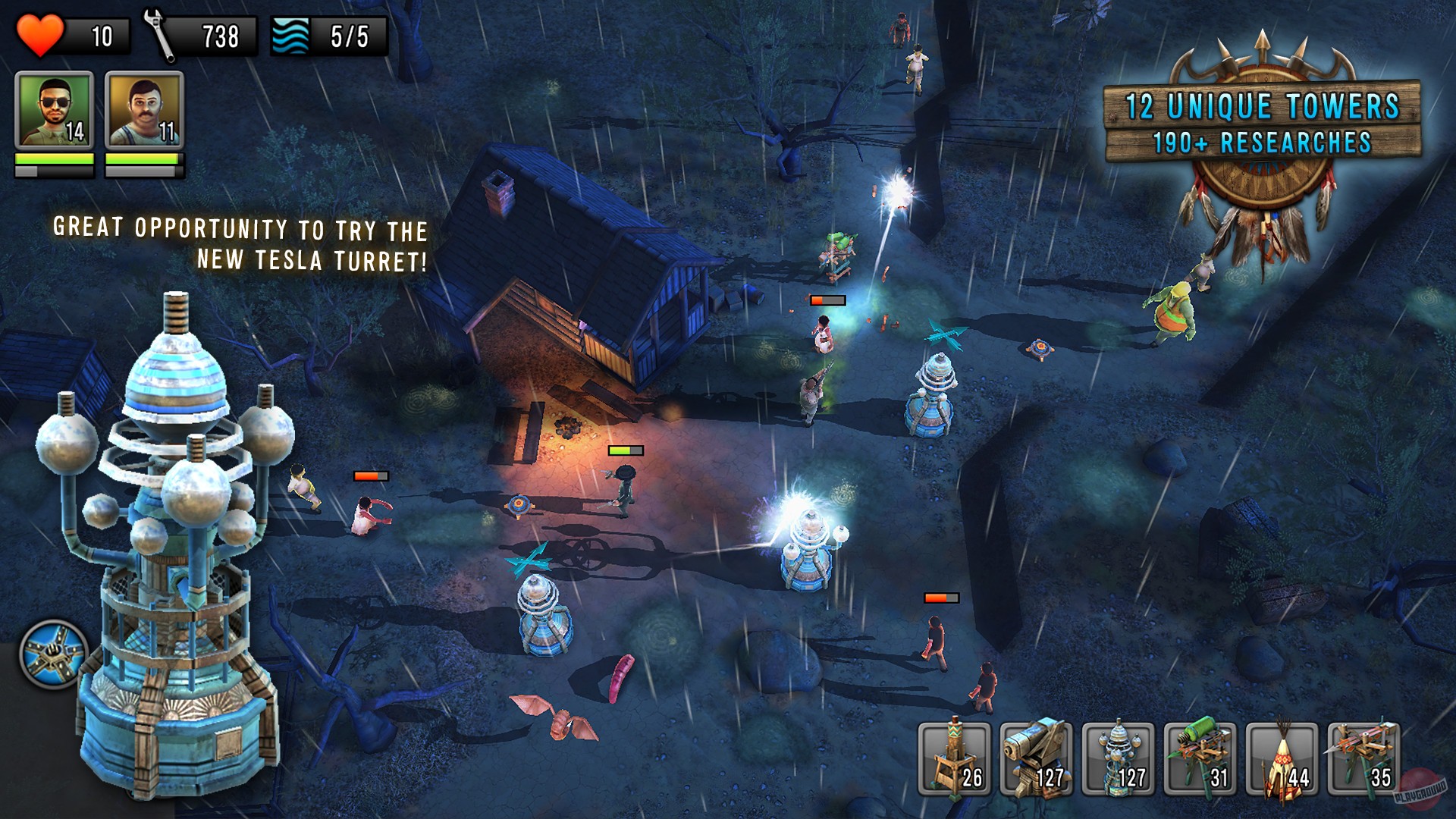The image size is (1456, 819).
Task: Click the 190+ Researches text
Action: click(1261, 141)
